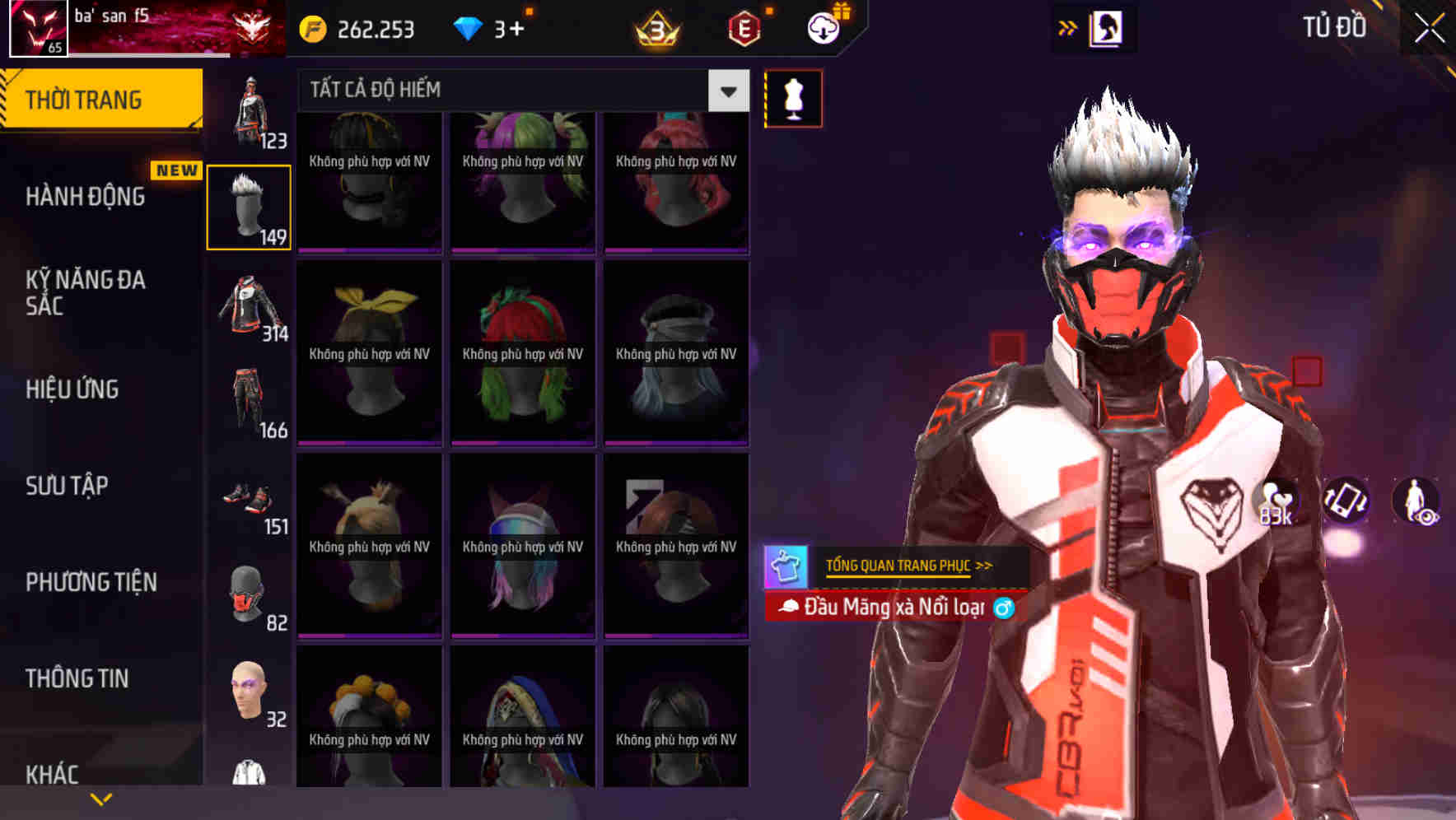This screenshot has width=1456, height=820.
Task: Expand the sidebar with the bottom chevron
Action: coord(100,798)
